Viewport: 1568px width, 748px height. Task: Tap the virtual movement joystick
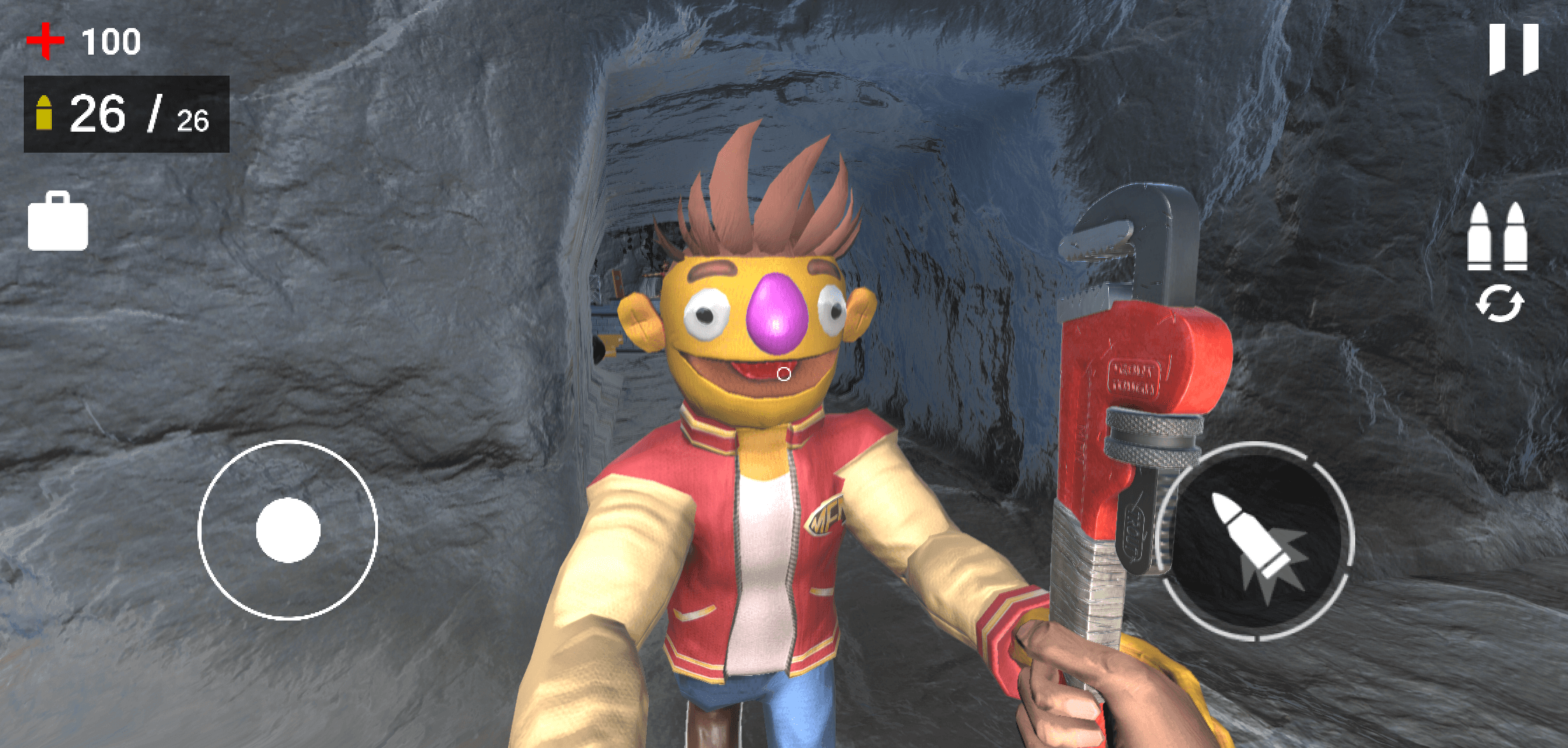point(288,530)
